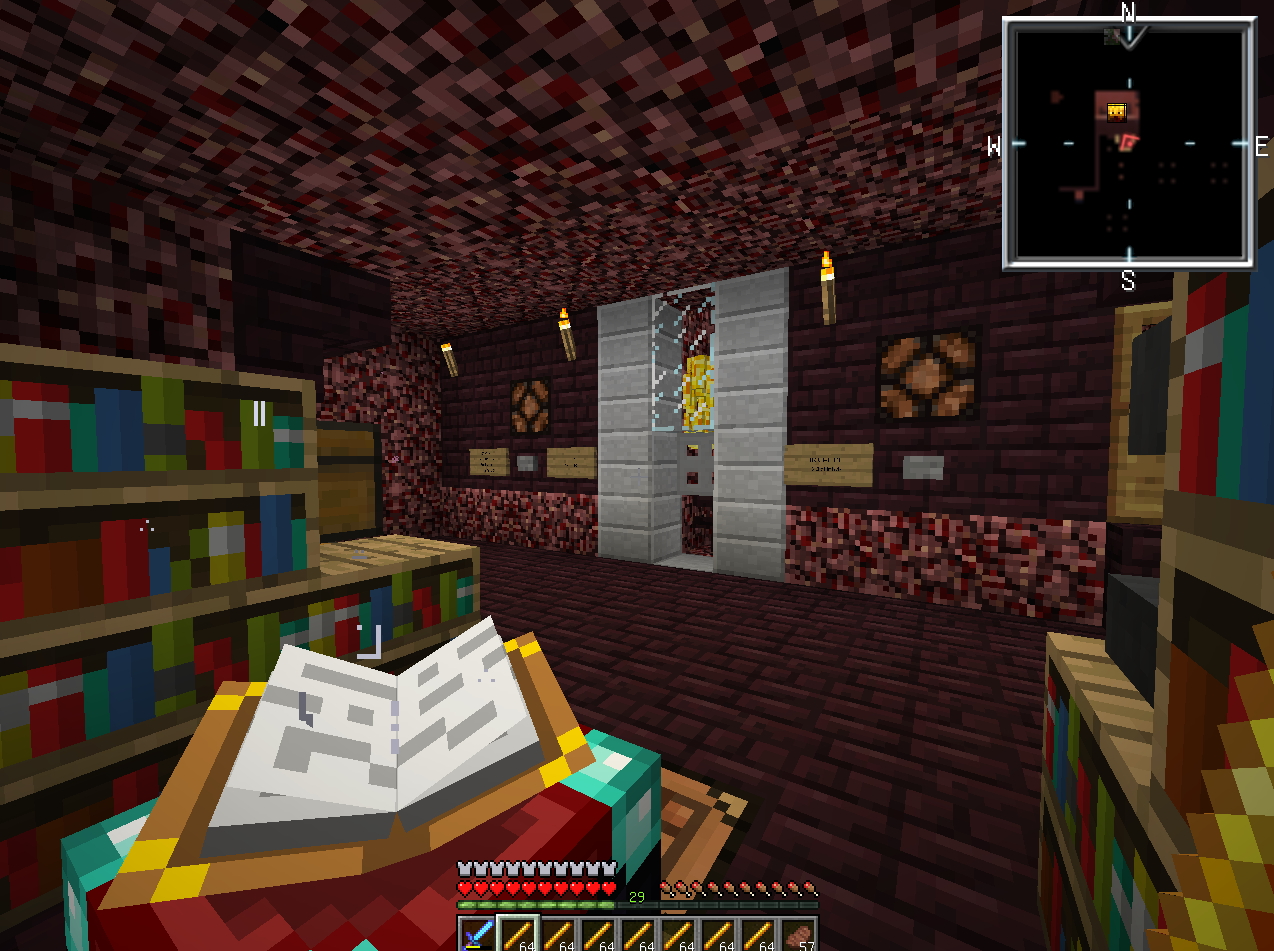
Task: Click the chest marker on the minimap
Action: (1117, 111)
